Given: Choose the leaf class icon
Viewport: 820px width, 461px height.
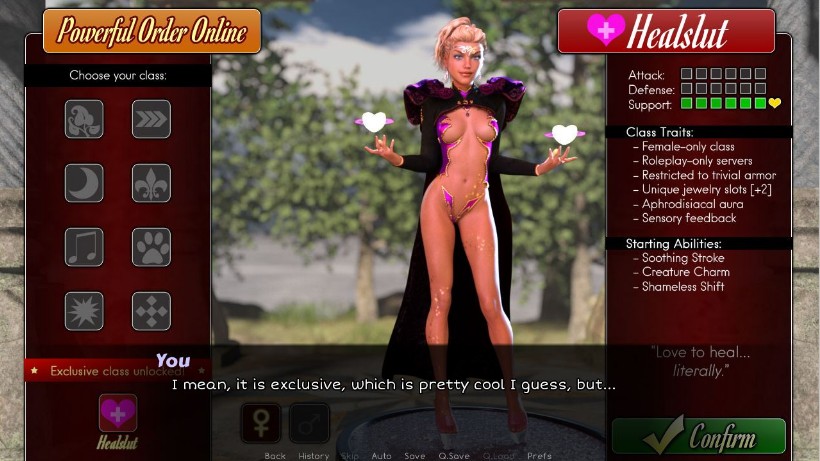Looking at the screenshot, I should click(84, 119).
